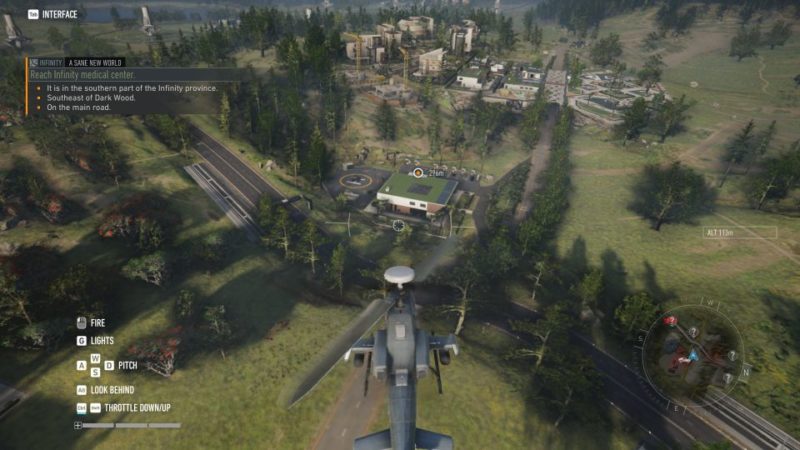Select the Reach Infinity medical center objective
Screen dimensions: 800x450
coord(82,75)
